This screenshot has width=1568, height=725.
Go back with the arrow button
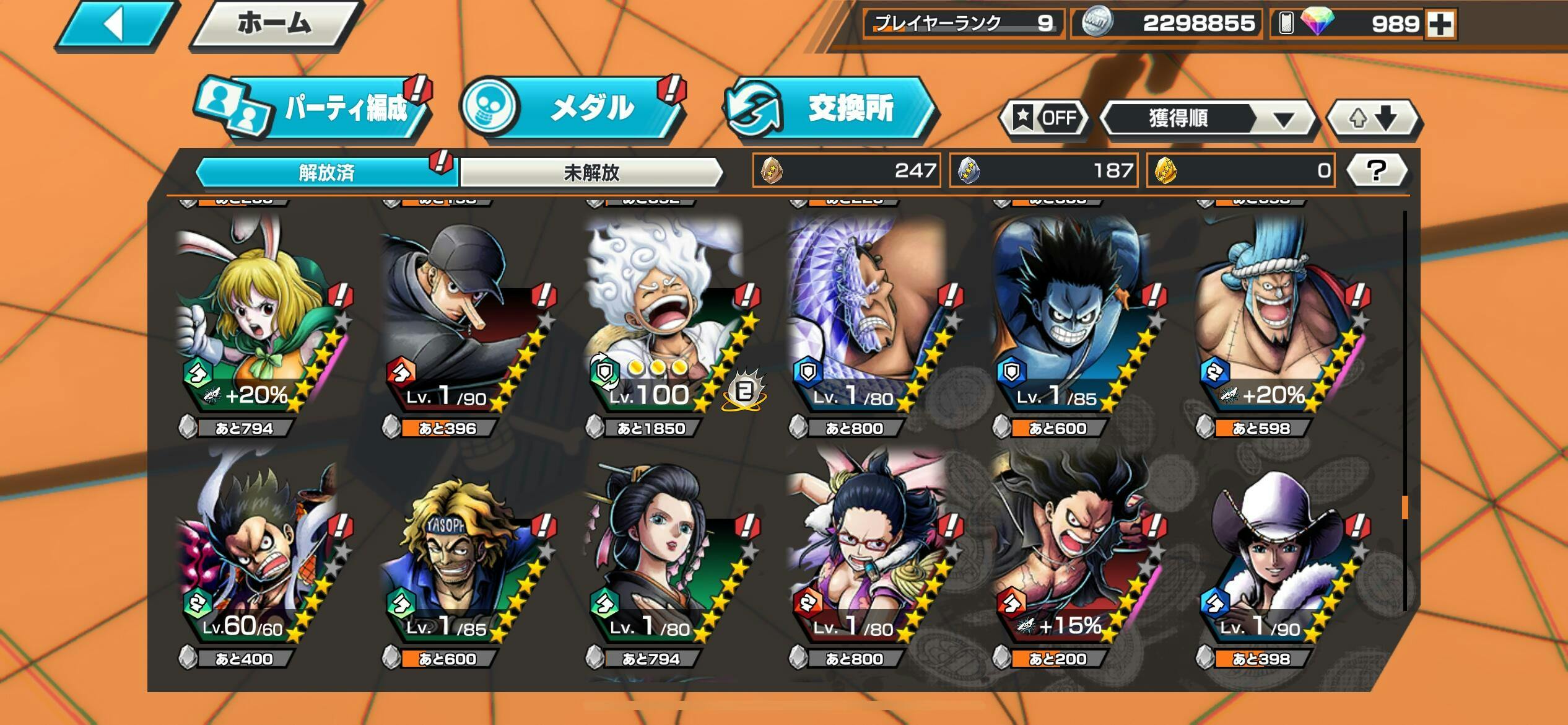point(116,25)
